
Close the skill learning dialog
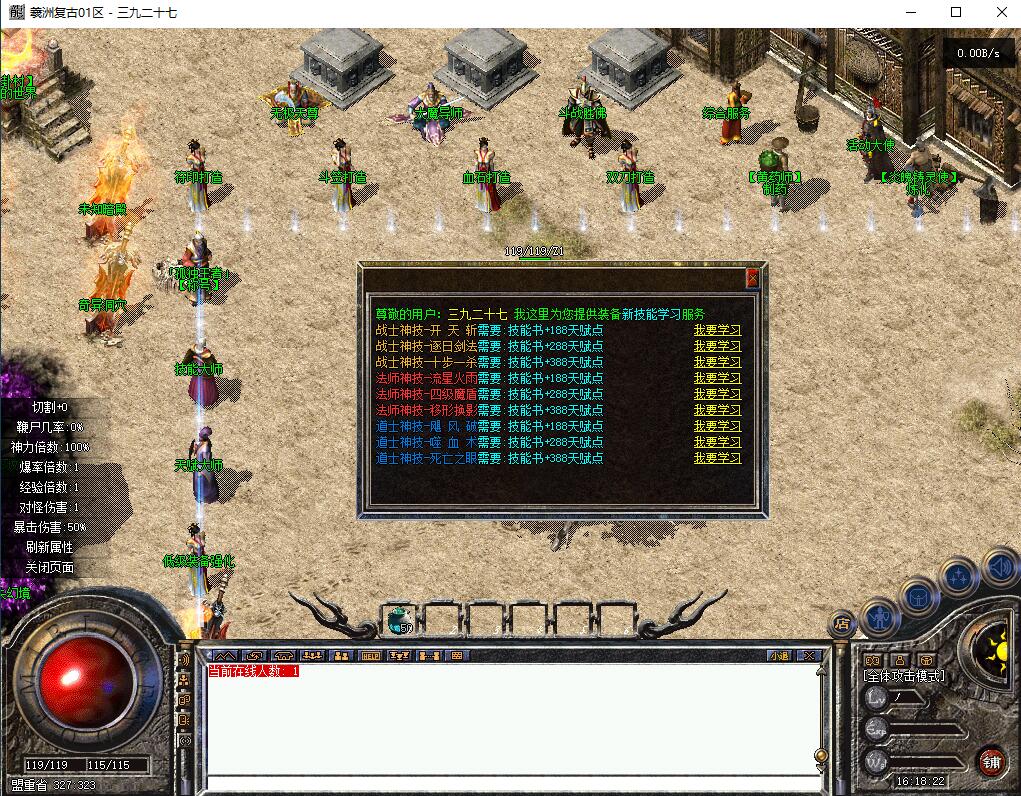[x=752, y=278]
